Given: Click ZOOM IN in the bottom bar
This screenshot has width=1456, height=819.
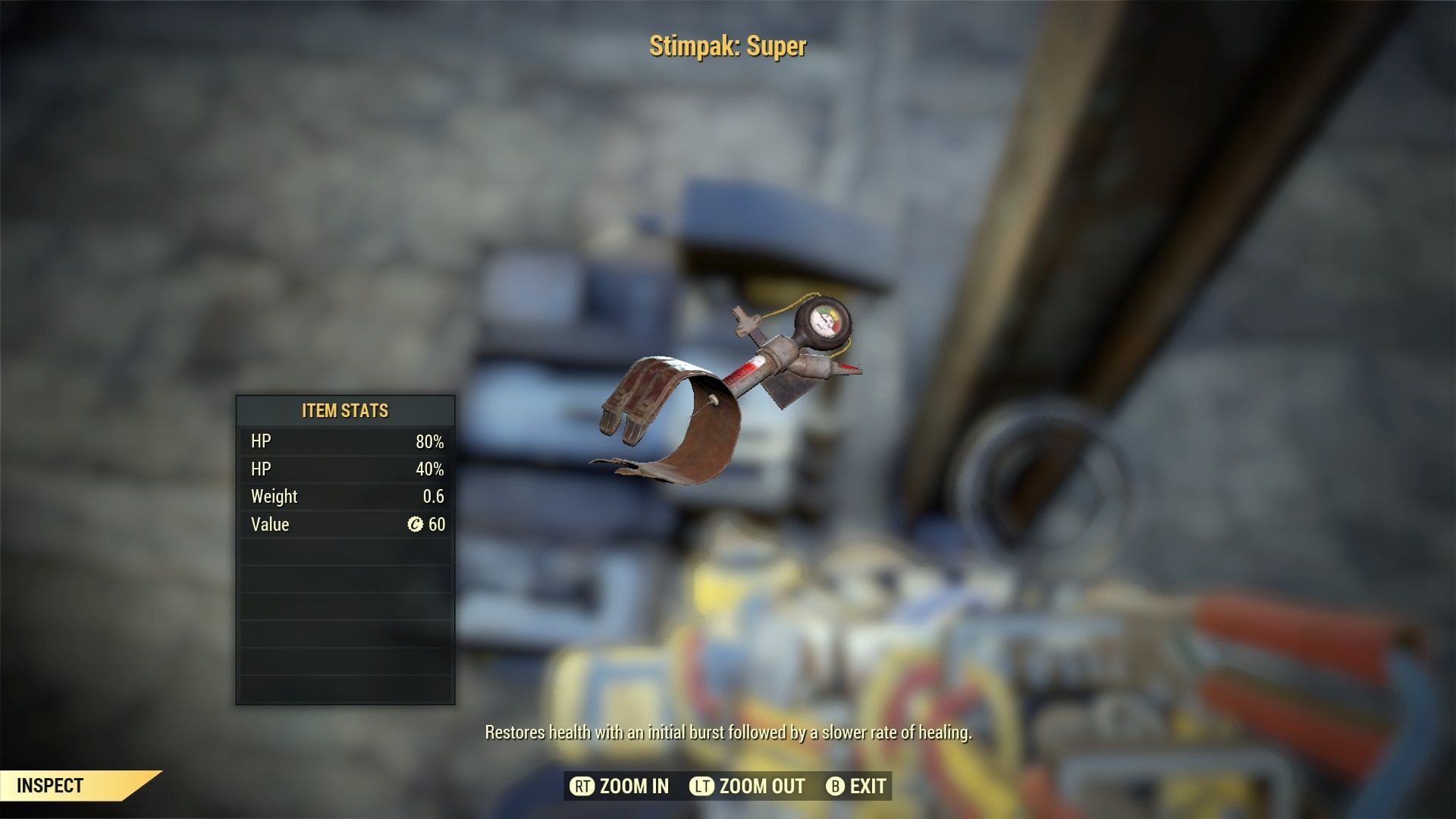Looking at the screenshot, I should click(x=622, y=786).
